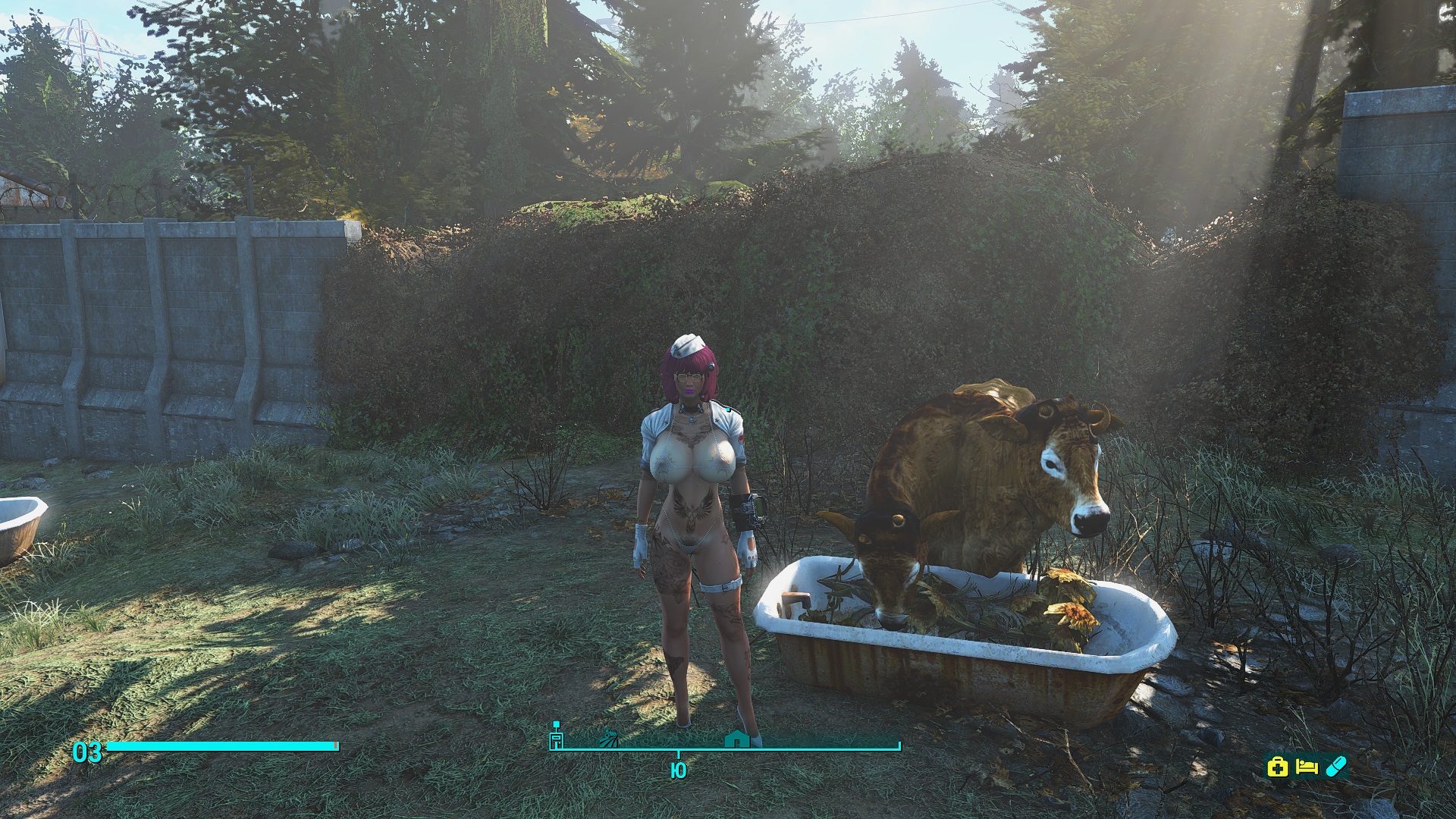Click the farm marker on the compass
This screenshot has height=819, width=1456.
(x=607, y=739)
